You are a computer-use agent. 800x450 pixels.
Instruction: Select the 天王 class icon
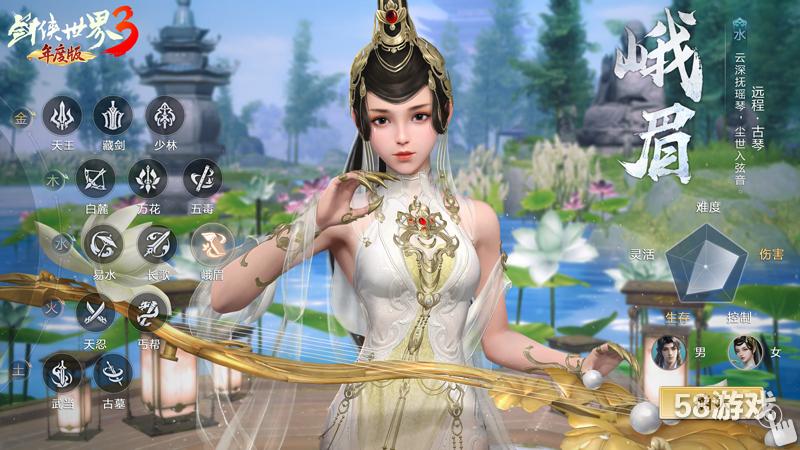[x=63, y=118]
